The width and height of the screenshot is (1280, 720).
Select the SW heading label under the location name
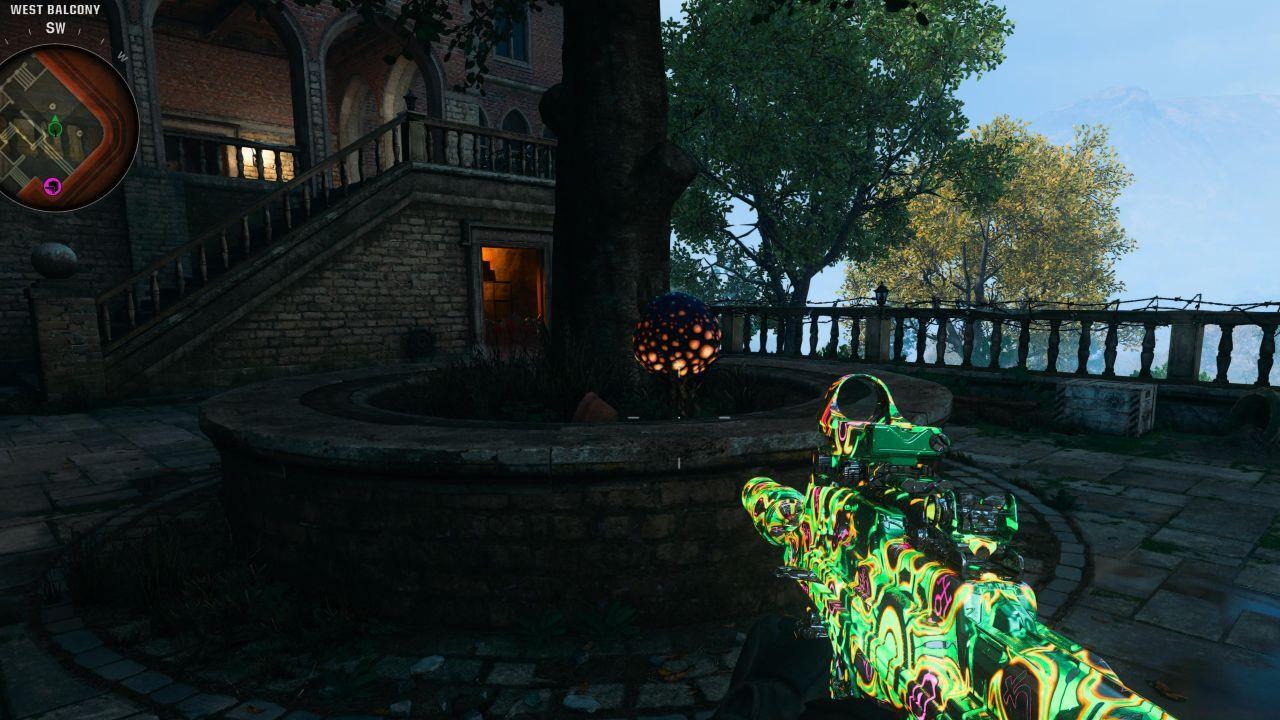55,28
